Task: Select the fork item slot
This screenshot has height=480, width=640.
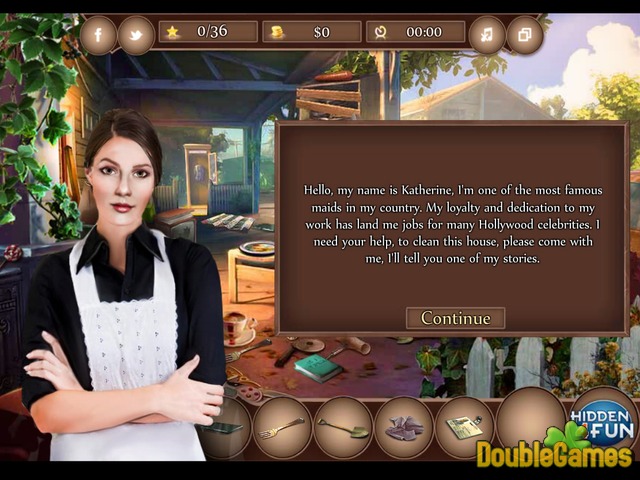Action: tap(283, 426)
